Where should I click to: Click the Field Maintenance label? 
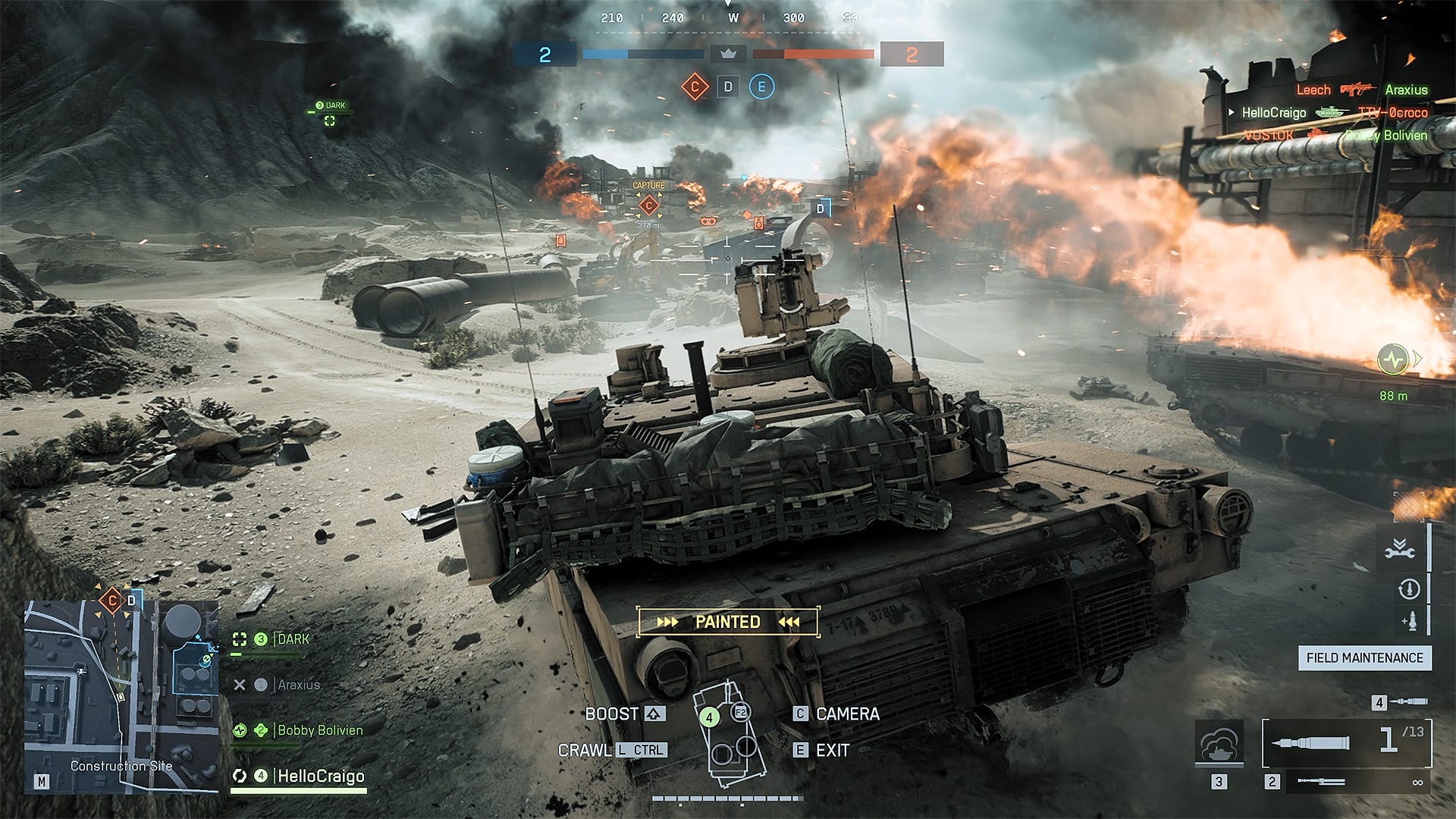coord(1364,658)
